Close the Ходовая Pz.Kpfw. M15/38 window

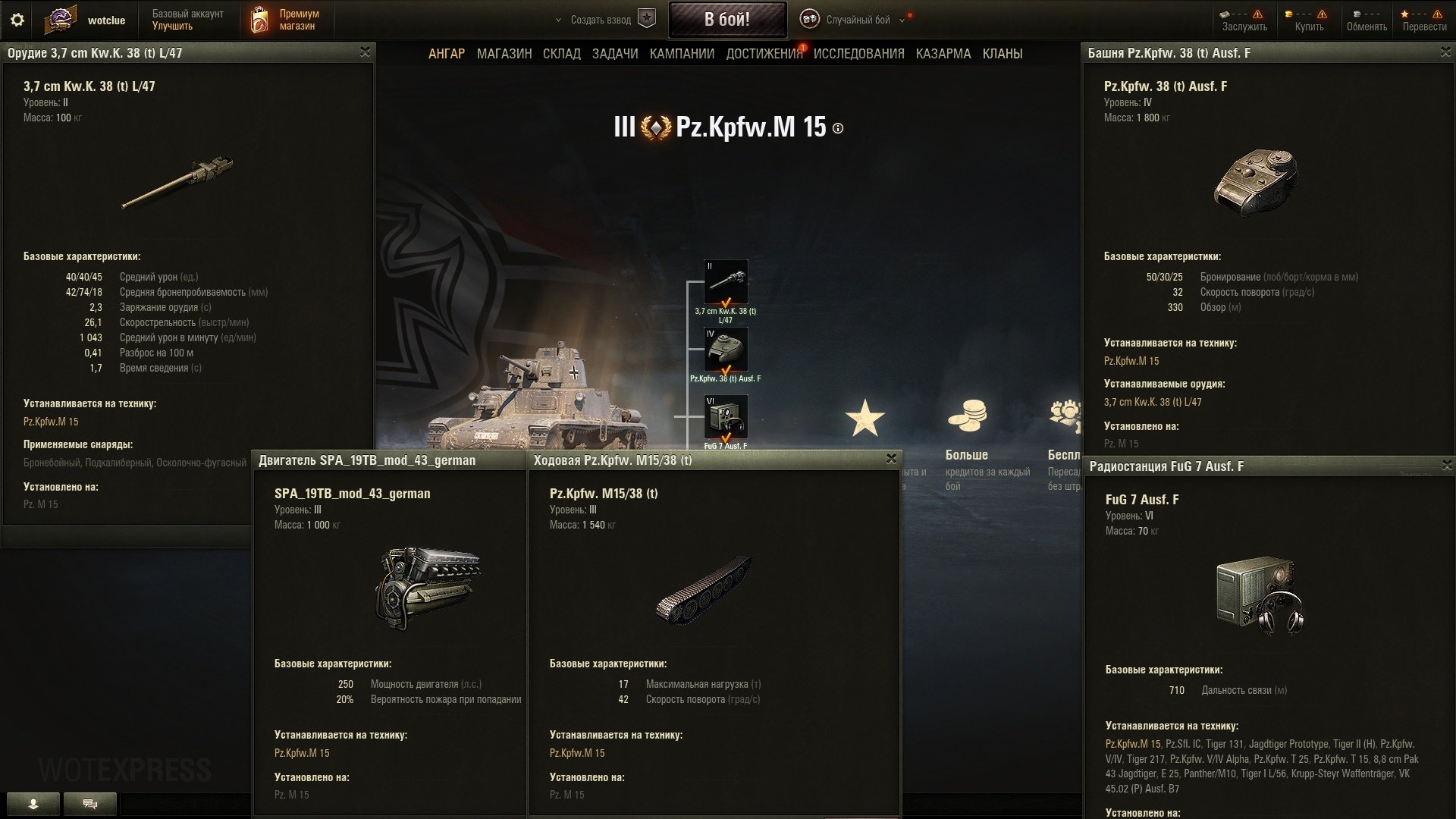pyautogui.click(x=892, y=459)
